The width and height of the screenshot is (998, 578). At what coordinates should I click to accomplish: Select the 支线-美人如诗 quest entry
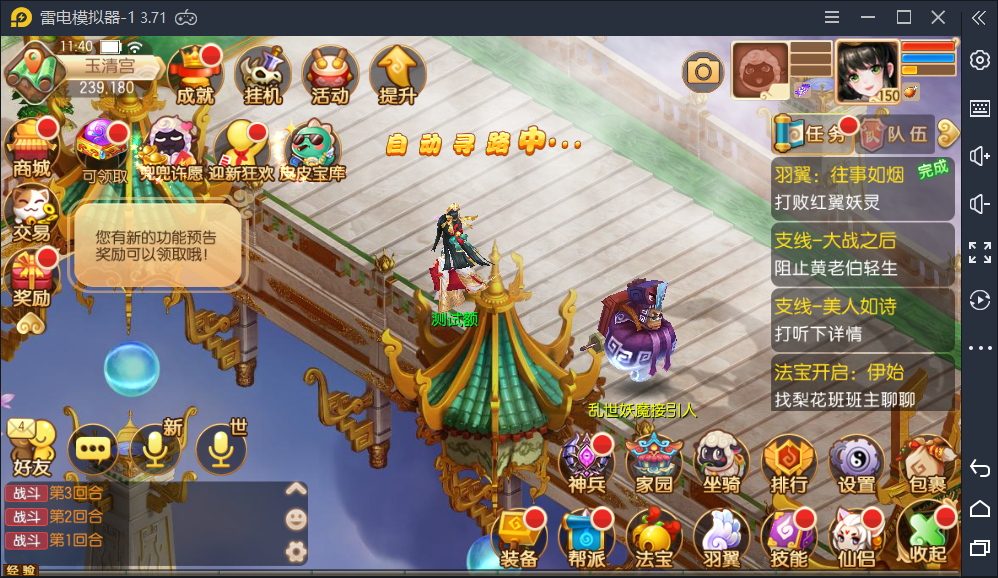coord(862,319)
